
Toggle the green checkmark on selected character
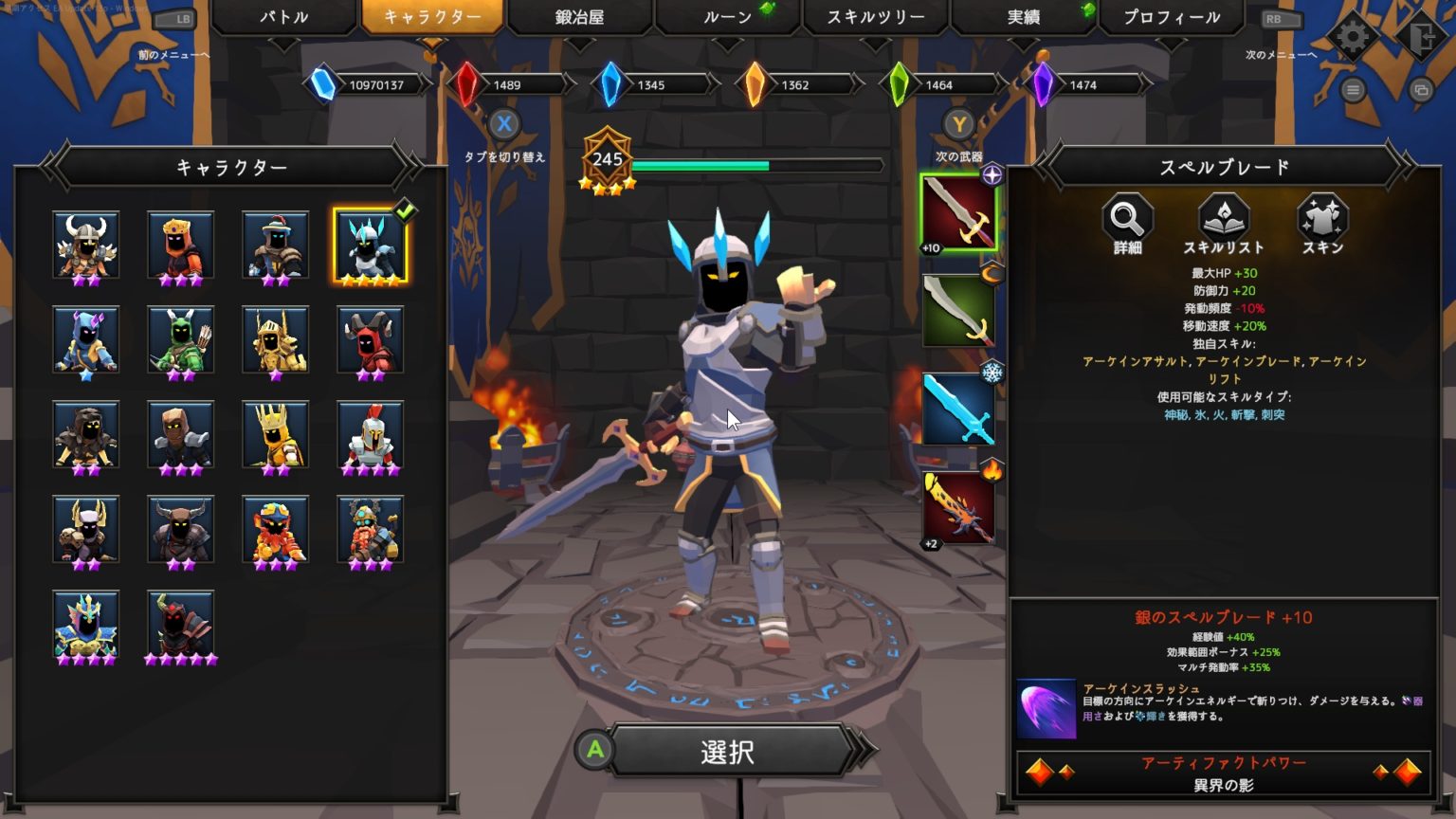click(x=406, y=212)
